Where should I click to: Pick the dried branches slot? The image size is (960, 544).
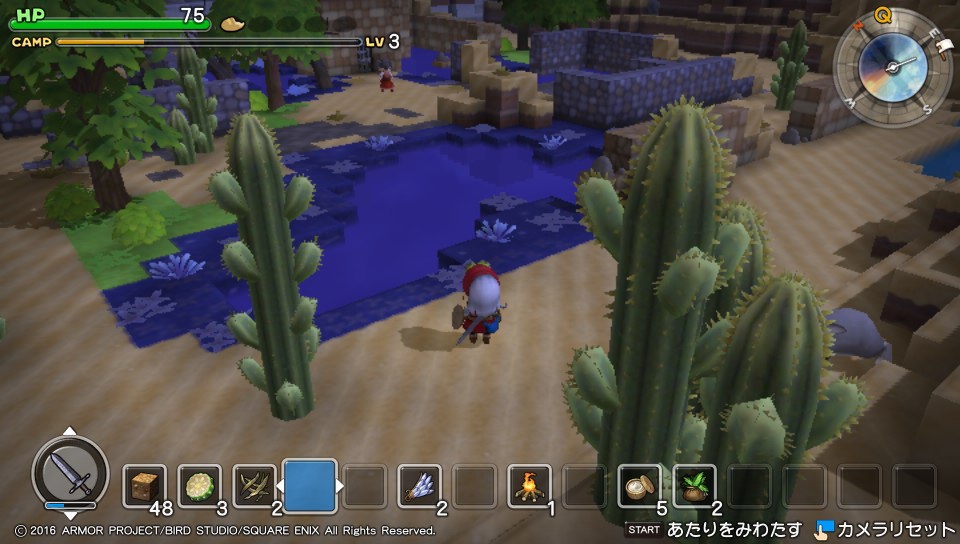pos(255,487)
